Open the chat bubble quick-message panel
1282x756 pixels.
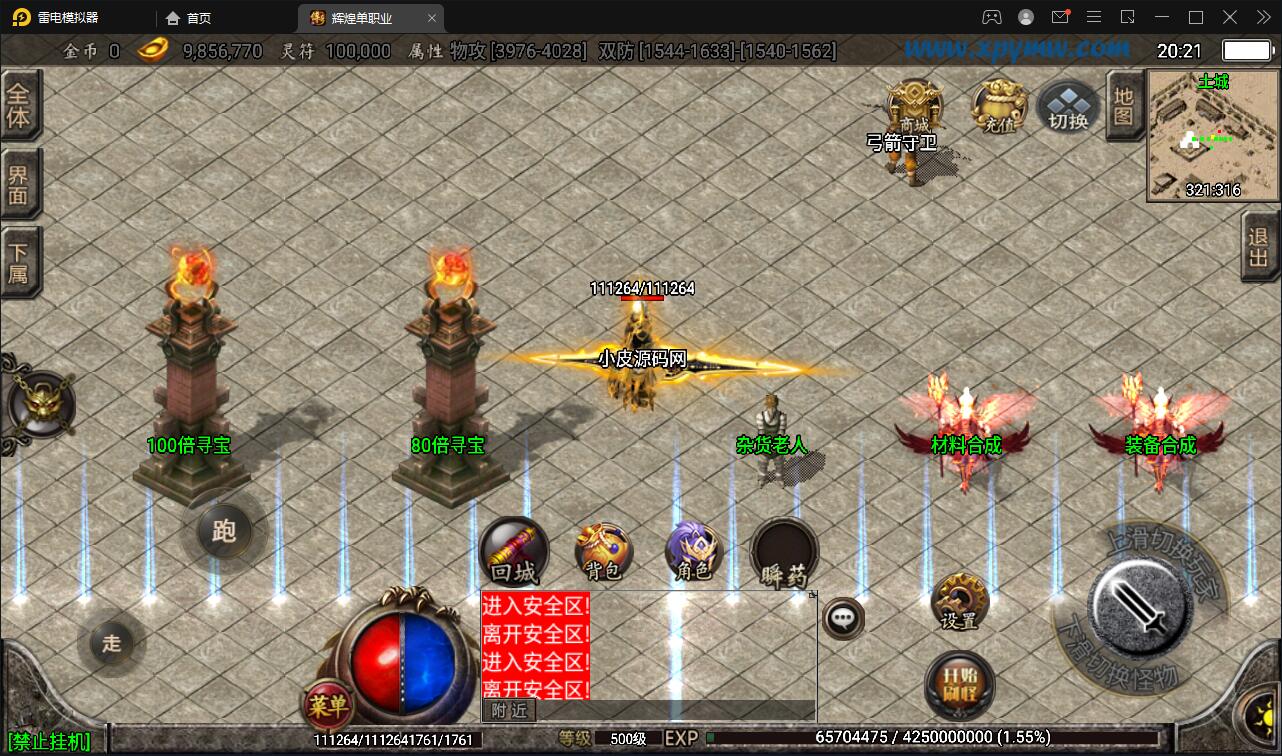[841, 618]
